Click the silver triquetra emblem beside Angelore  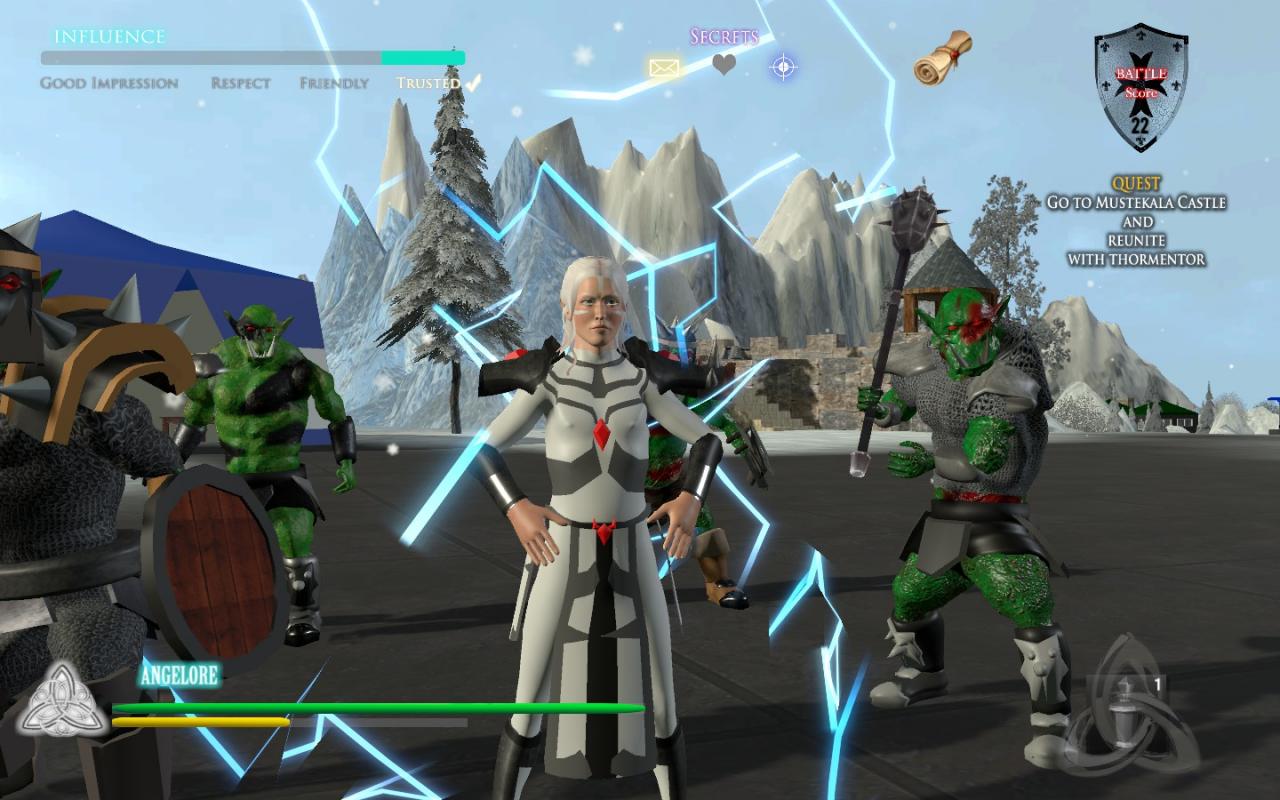coord(64,699)
